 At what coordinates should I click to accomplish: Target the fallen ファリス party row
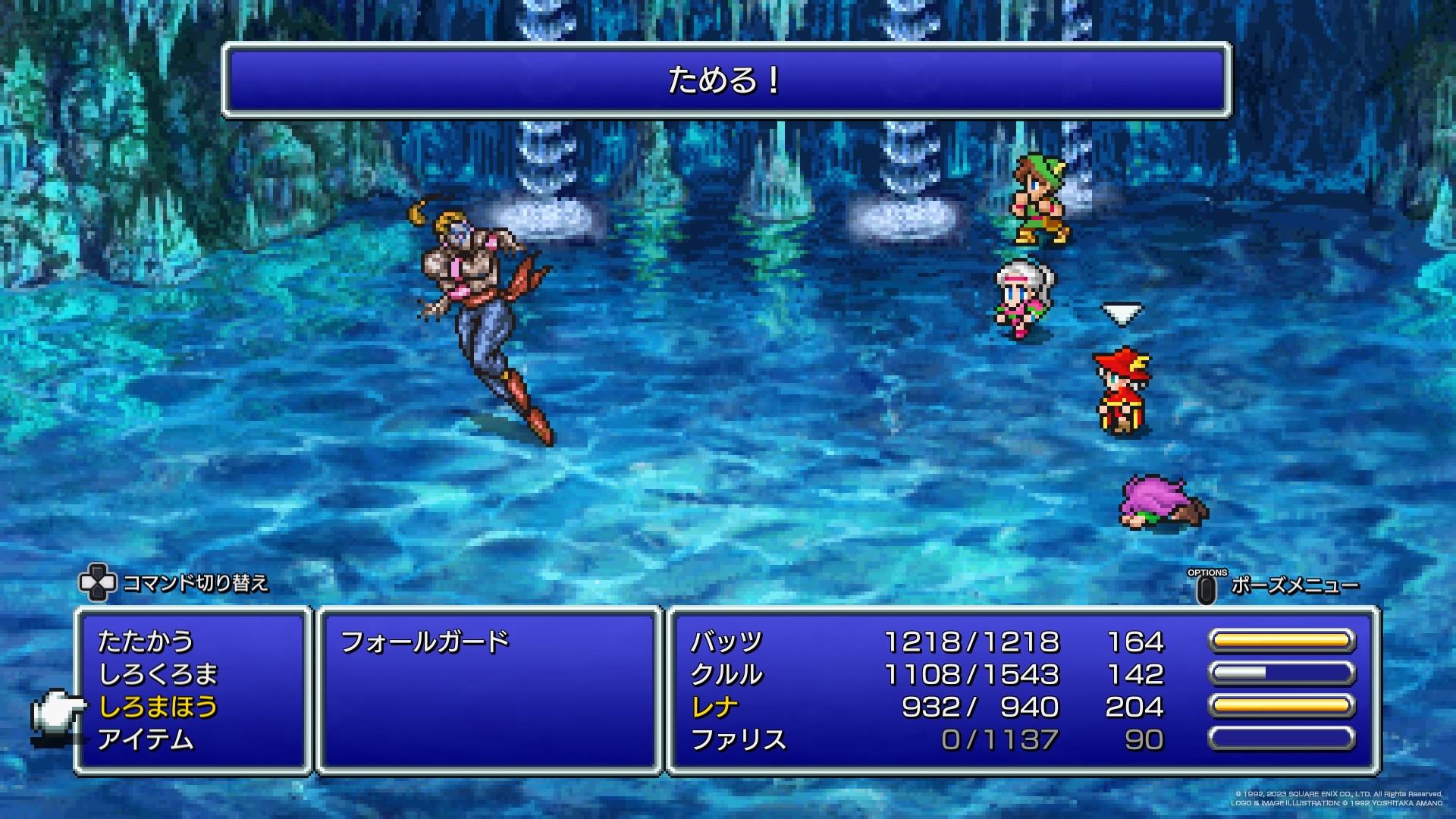click(738, 739)
